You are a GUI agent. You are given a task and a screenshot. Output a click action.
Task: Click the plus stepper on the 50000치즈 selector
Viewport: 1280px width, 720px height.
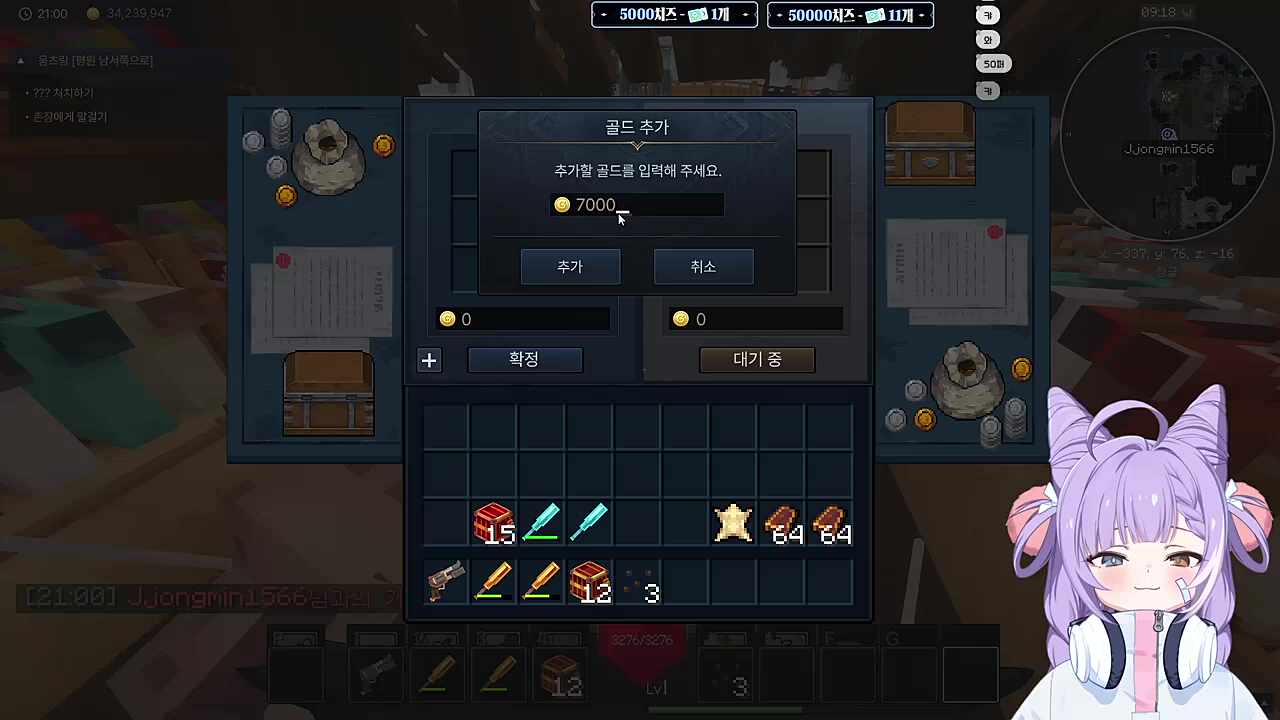923,15
